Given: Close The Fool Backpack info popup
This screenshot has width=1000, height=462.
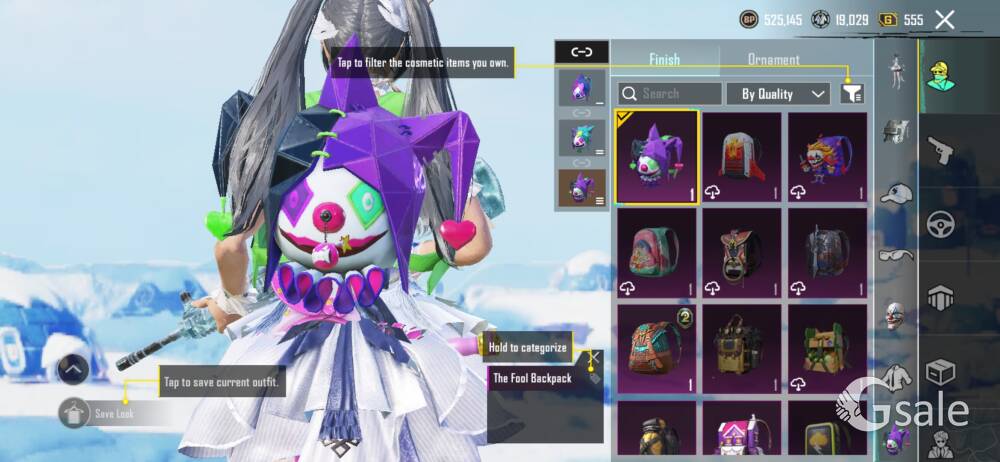Looking at the screenshot, I should pyautogui.click(x=594, y=356).
